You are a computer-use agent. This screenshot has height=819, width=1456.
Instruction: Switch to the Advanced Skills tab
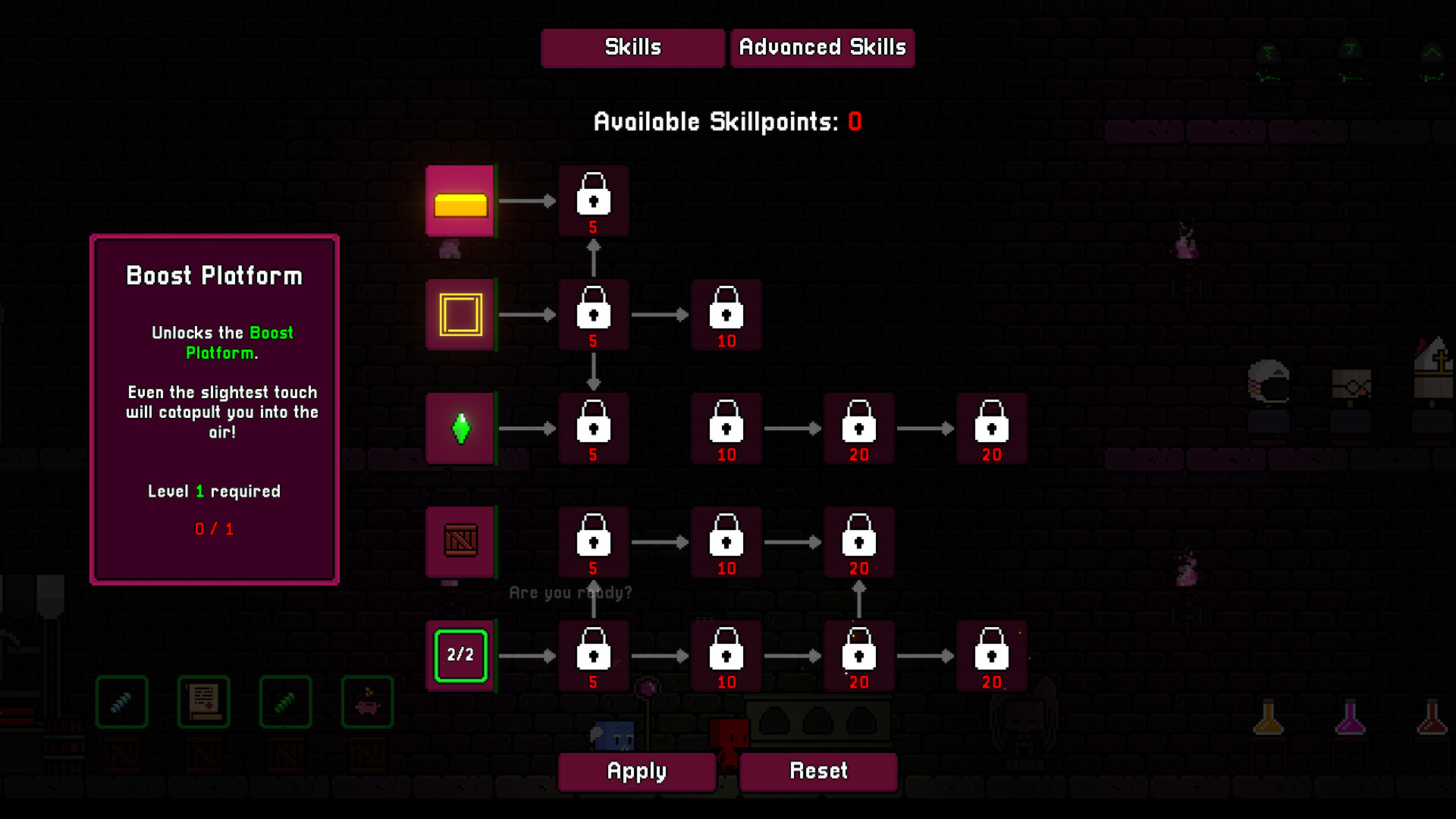click(x=822, y=47)
